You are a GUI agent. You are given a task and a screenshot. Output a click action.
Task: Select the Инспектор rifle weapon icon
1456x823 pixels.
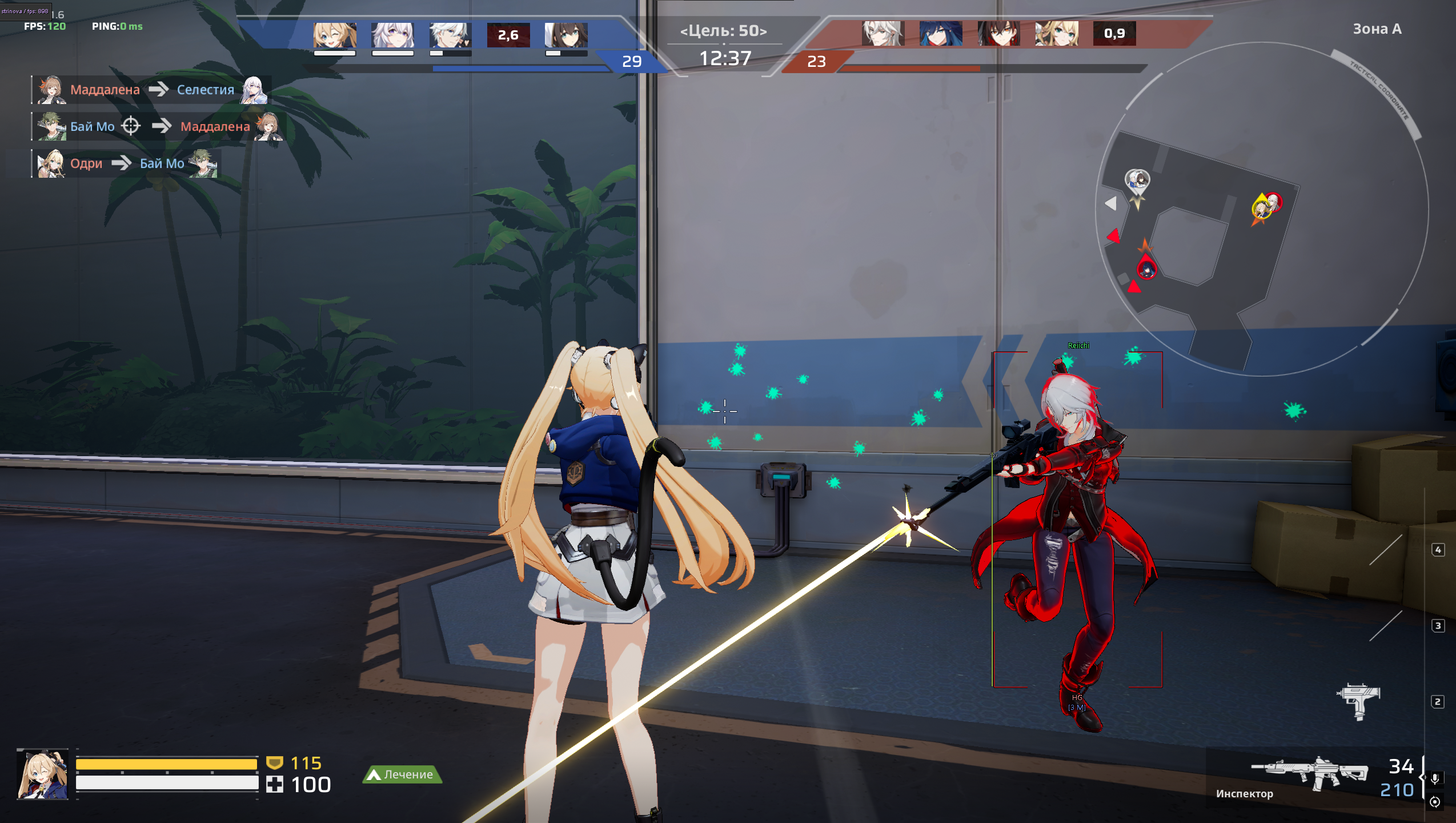click(1309, 772)
